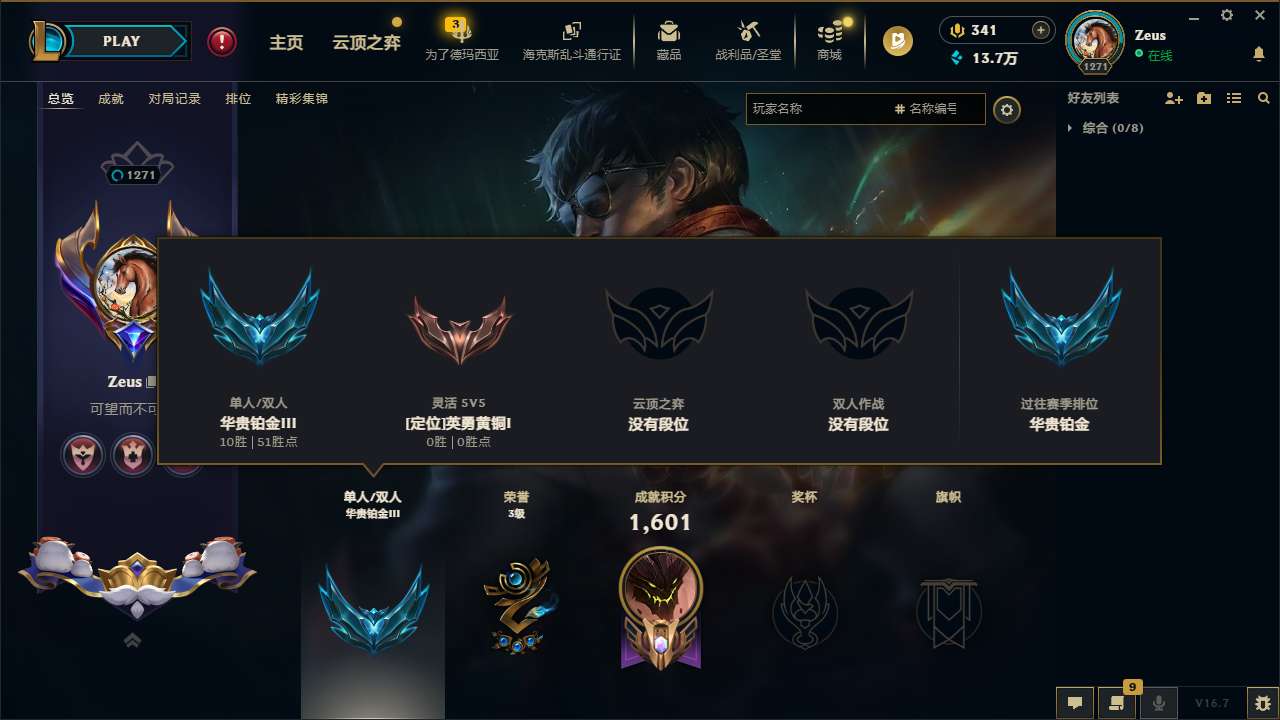Open the chat bubble icon

1074,703
